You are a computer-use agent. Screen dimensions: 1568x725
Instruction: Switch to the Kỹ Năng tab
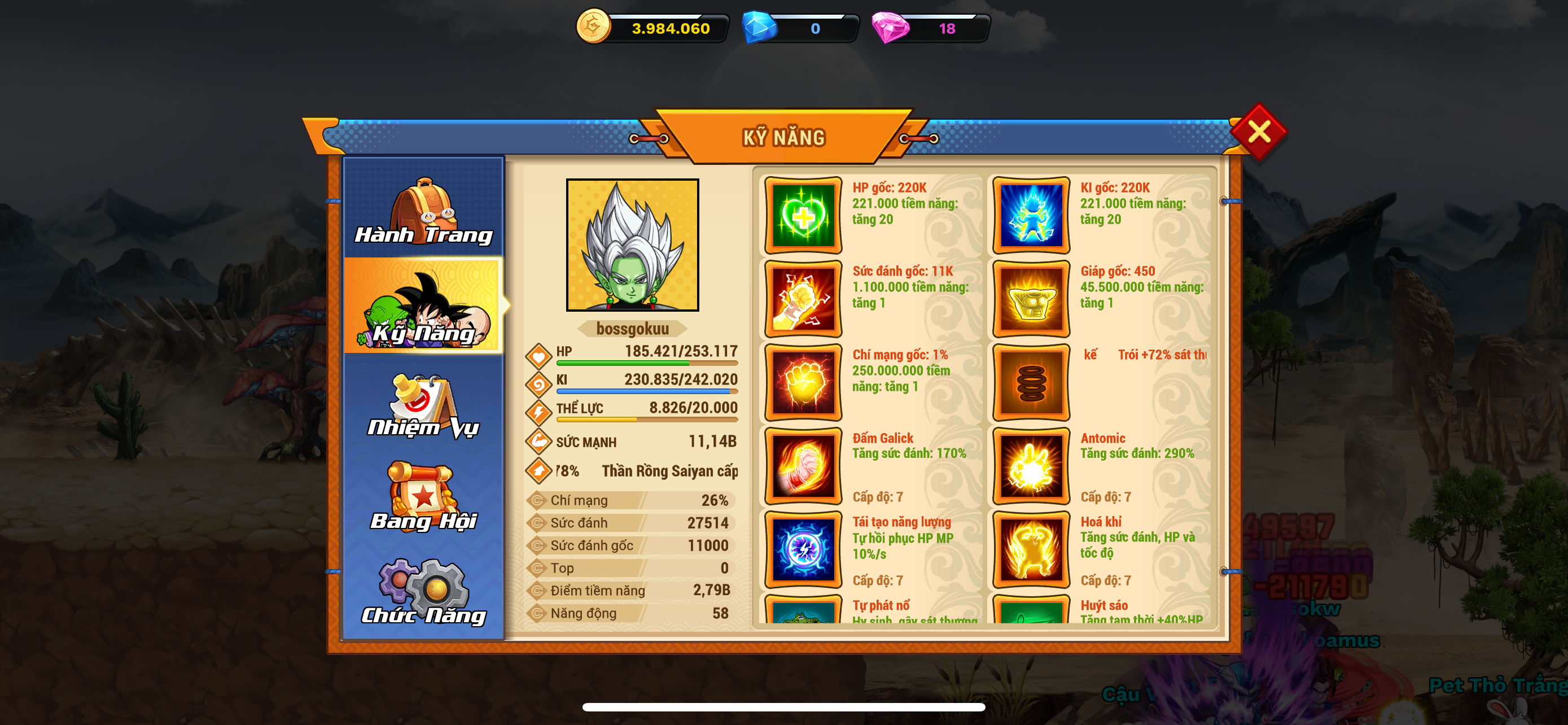coord(424,306)
